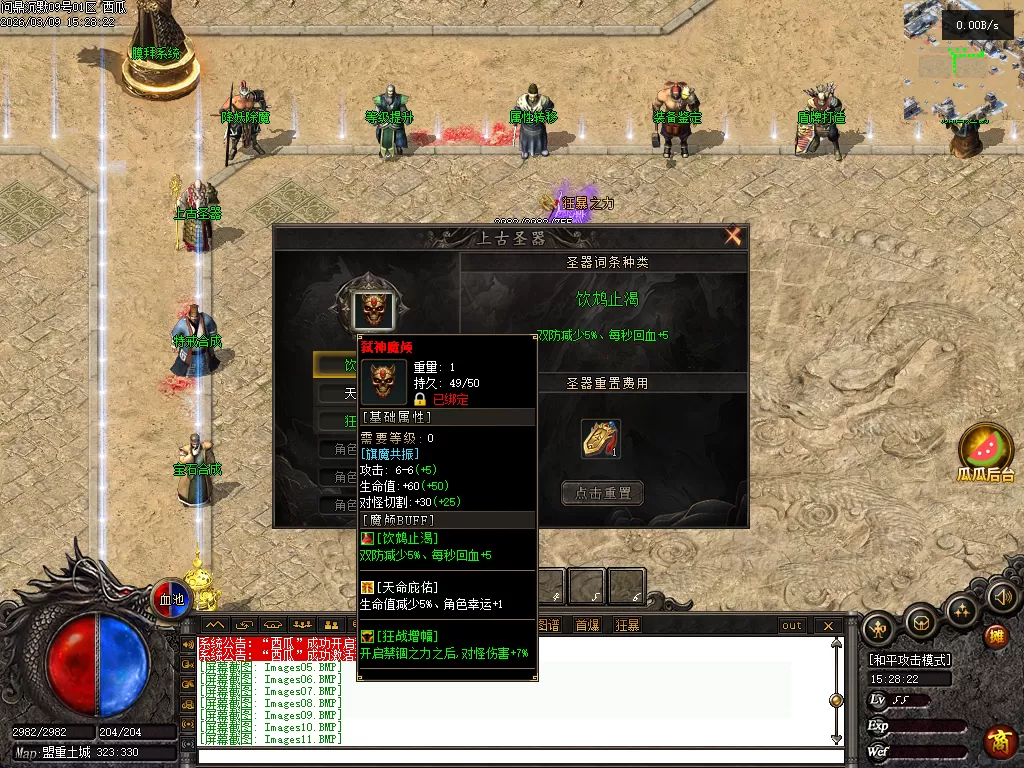Change the 和平攻击模式 attack mode
The height and width of the screenshot is (768, 1024).
pyautogui.click(x=910, y=660)
